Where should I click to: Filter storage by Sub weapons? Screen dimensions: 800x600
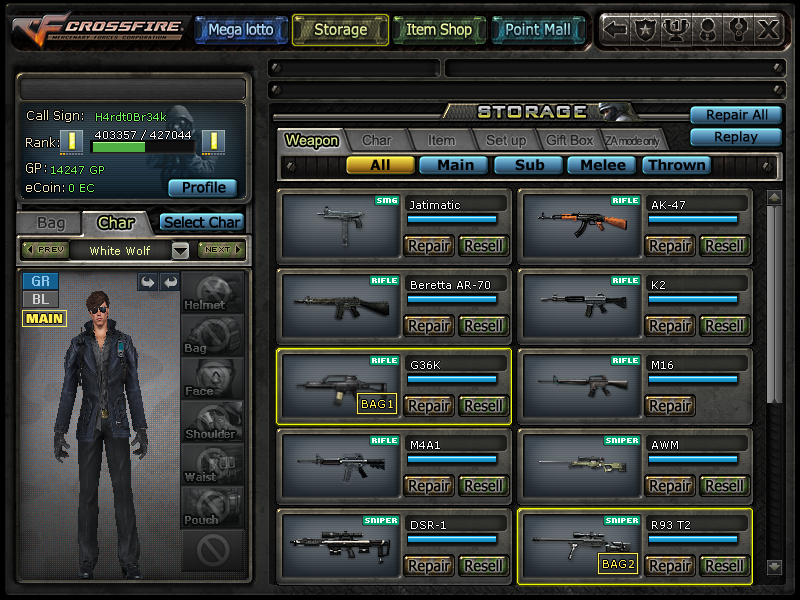pos(529,165)
